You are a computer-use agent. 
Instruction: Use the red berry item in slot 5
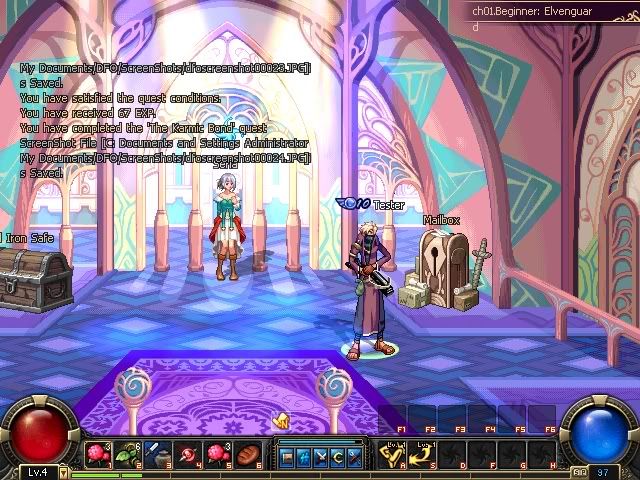click(217, 454)
